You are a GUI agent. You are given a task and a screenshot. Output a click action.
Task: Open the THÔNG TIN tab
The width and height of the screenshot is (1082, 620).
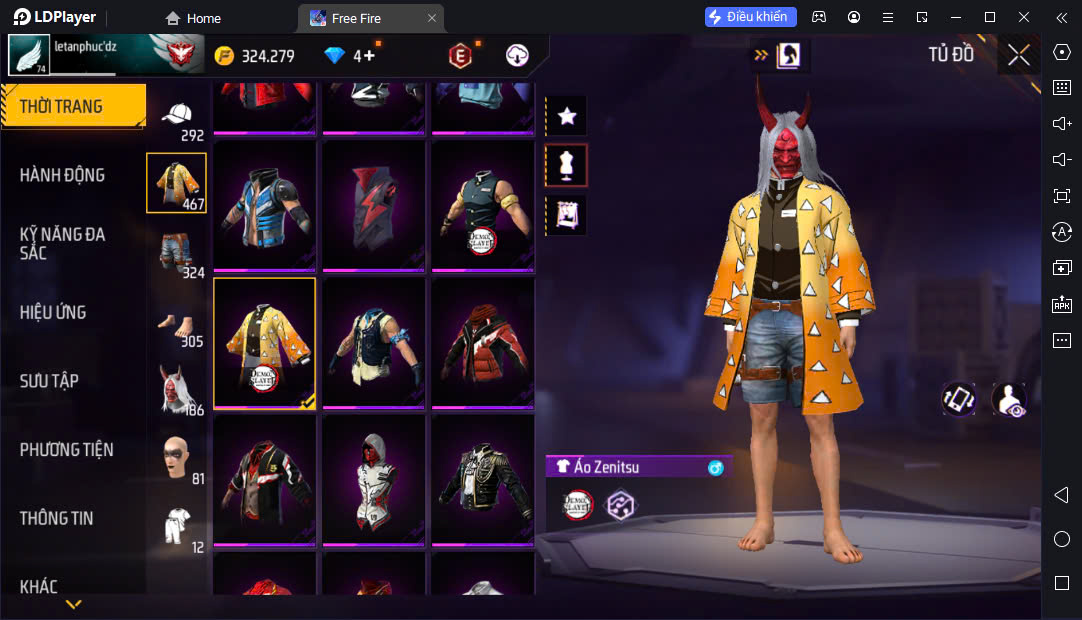56,518
